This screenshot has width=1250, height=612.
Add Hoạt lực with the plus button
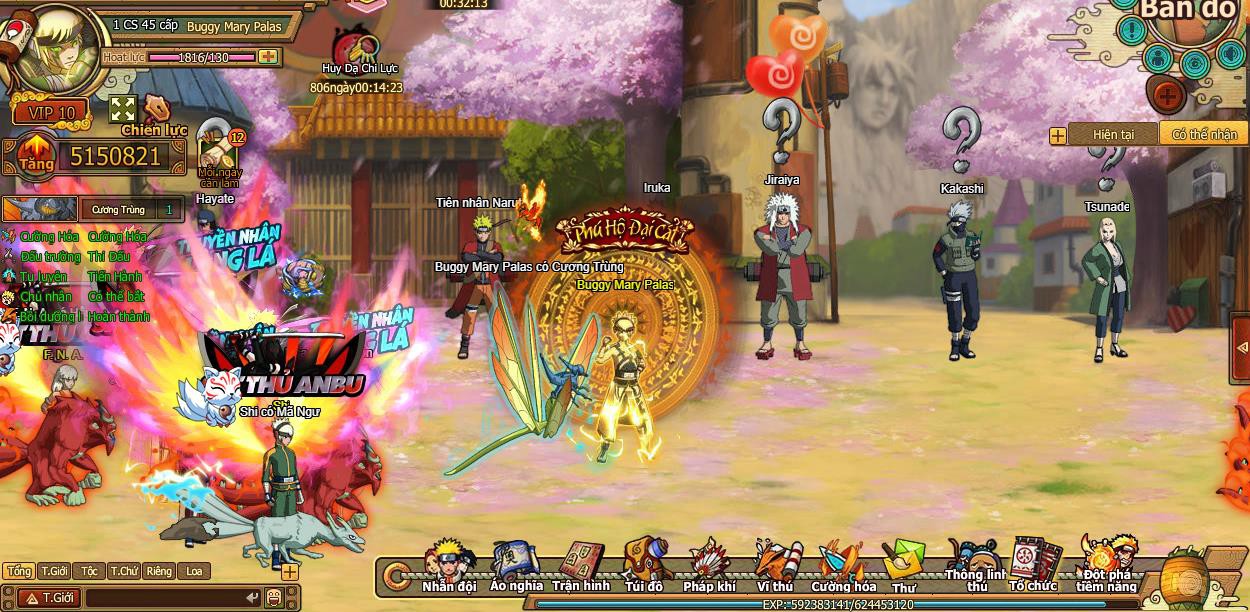[268, 57]
